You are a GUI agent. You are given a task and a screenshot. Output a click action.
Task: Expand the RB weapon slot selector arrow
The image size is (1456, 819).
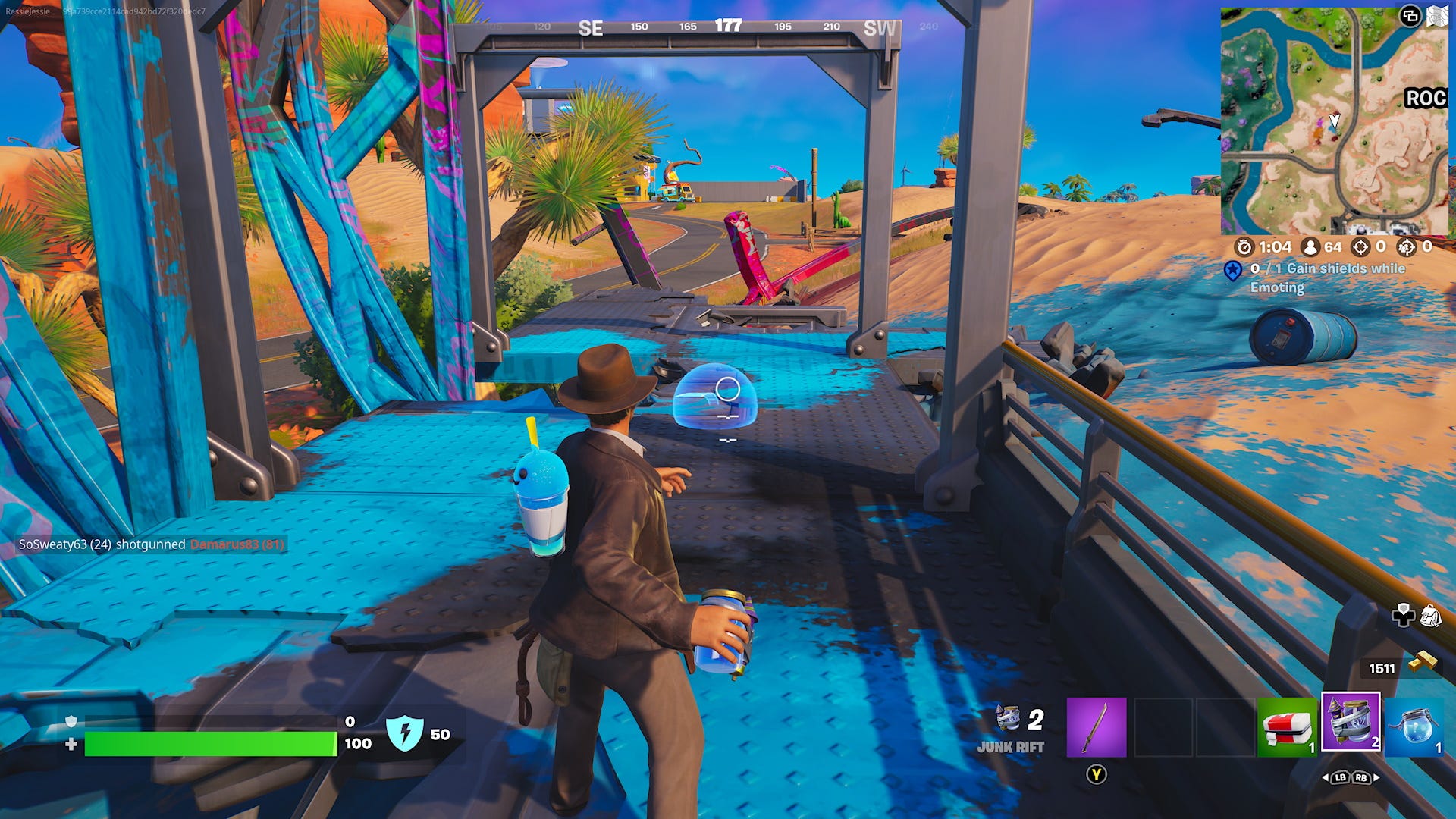tap(1378, 778)
